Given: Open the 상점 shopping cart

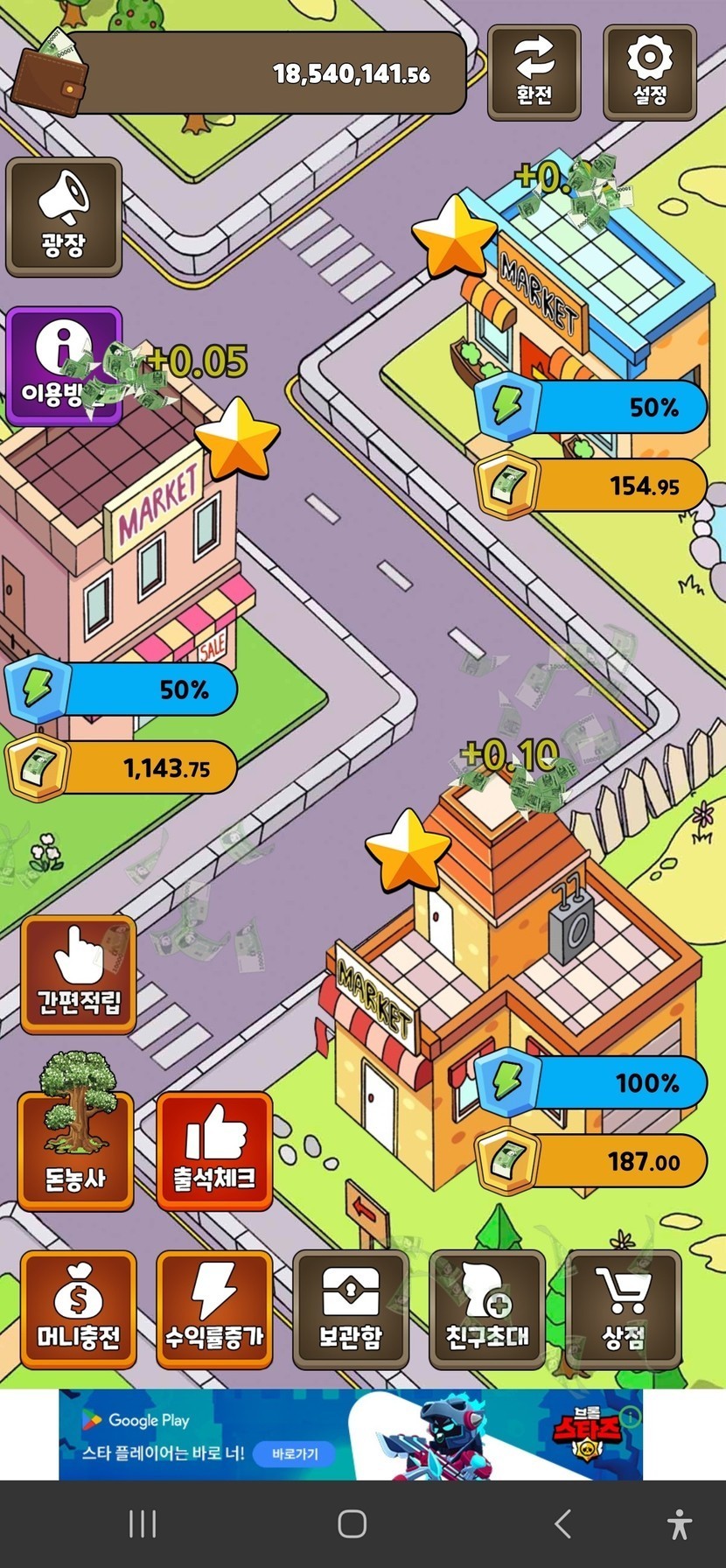Looking at the screenshot, I should 624,1310.
